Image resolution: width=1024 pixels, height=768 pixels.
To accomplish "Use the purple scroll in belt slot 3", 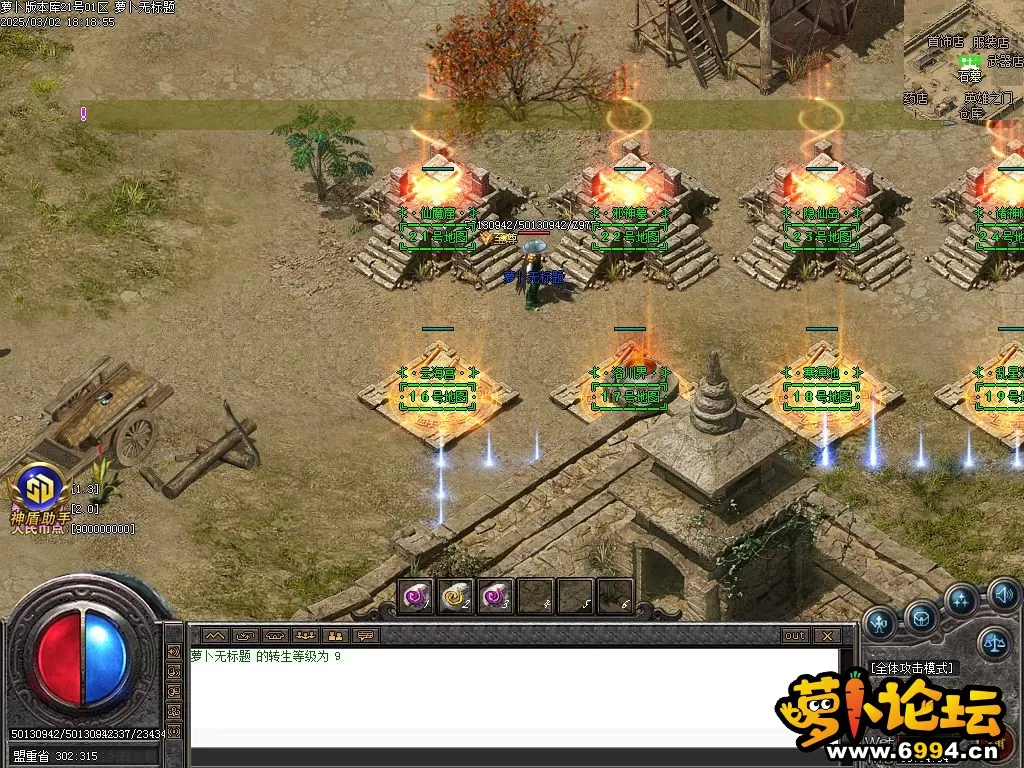I will click(x=496, y=596).
